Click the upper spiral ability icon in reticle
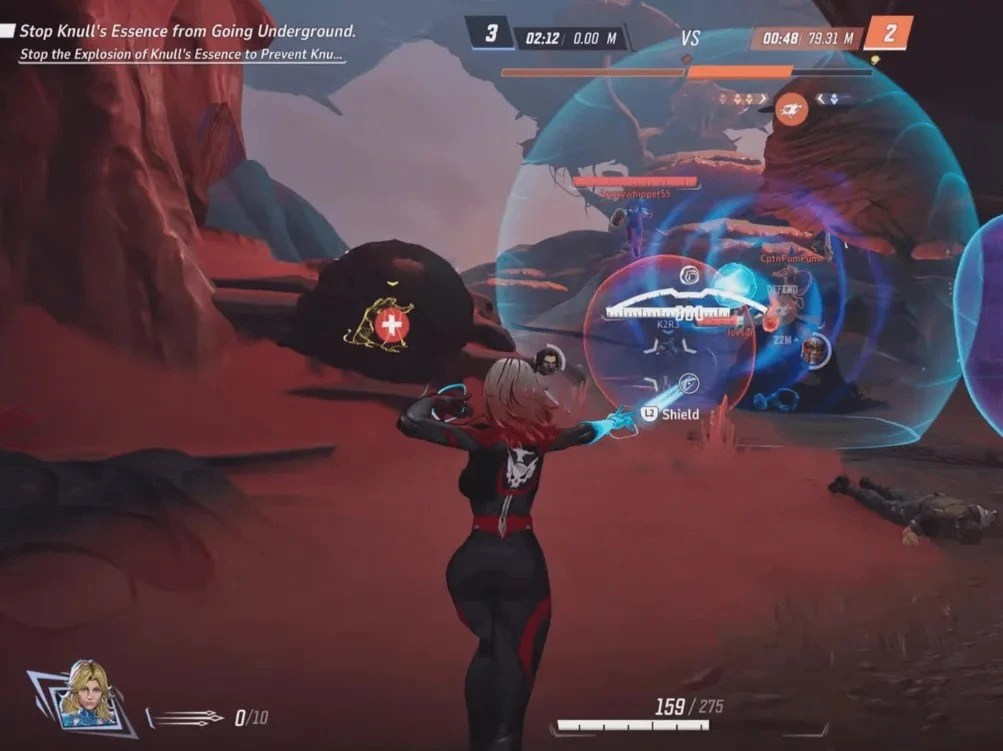 click(x=689, y=275)
